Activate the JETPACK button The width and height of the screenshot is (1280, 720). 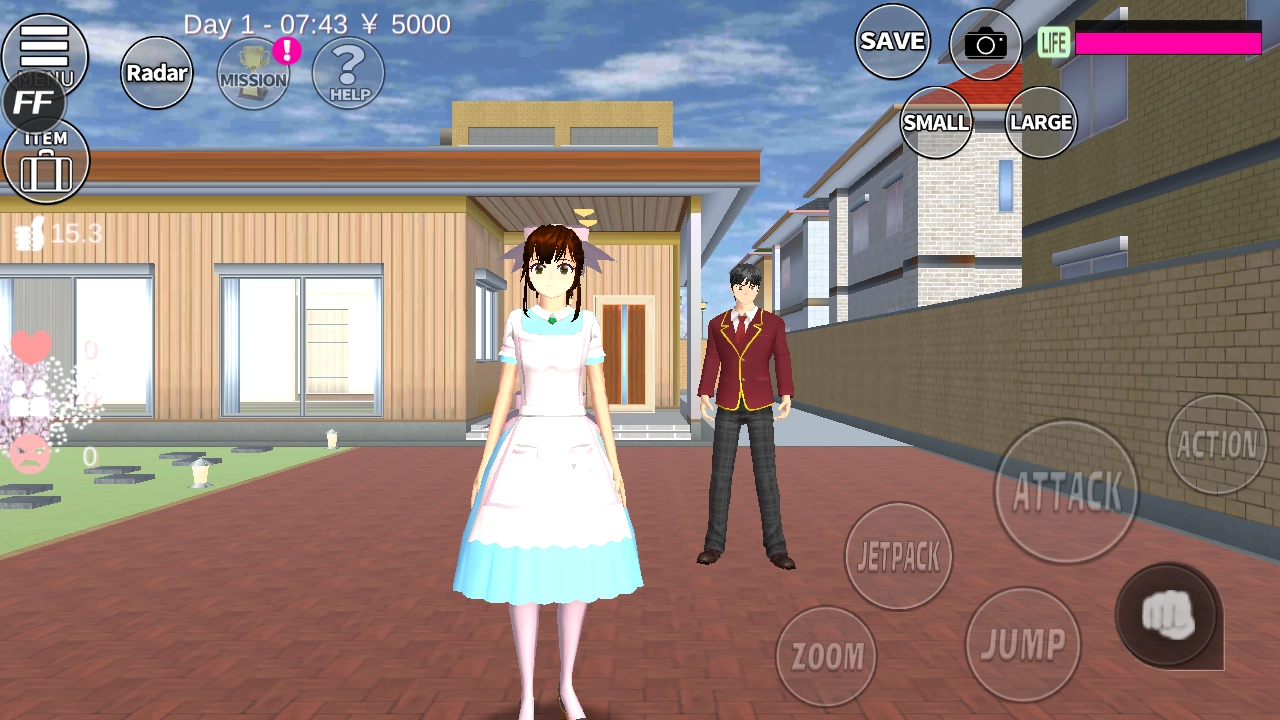pos(898,556)
